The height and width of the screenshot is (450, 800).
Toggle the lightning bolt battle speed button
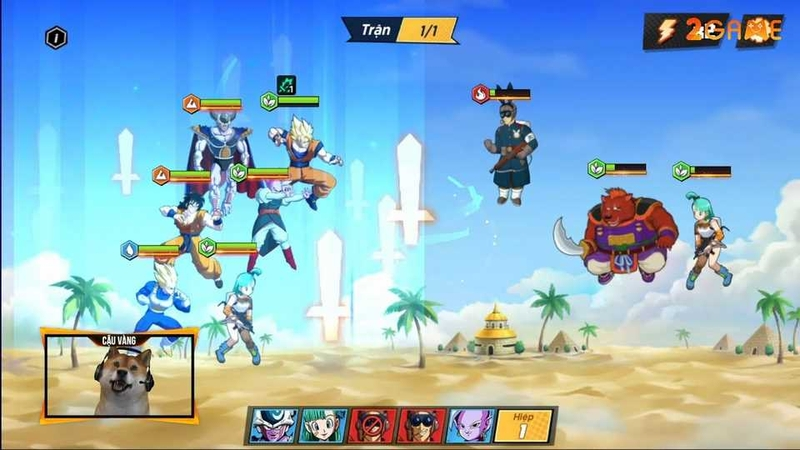click(x=666, y=30)
